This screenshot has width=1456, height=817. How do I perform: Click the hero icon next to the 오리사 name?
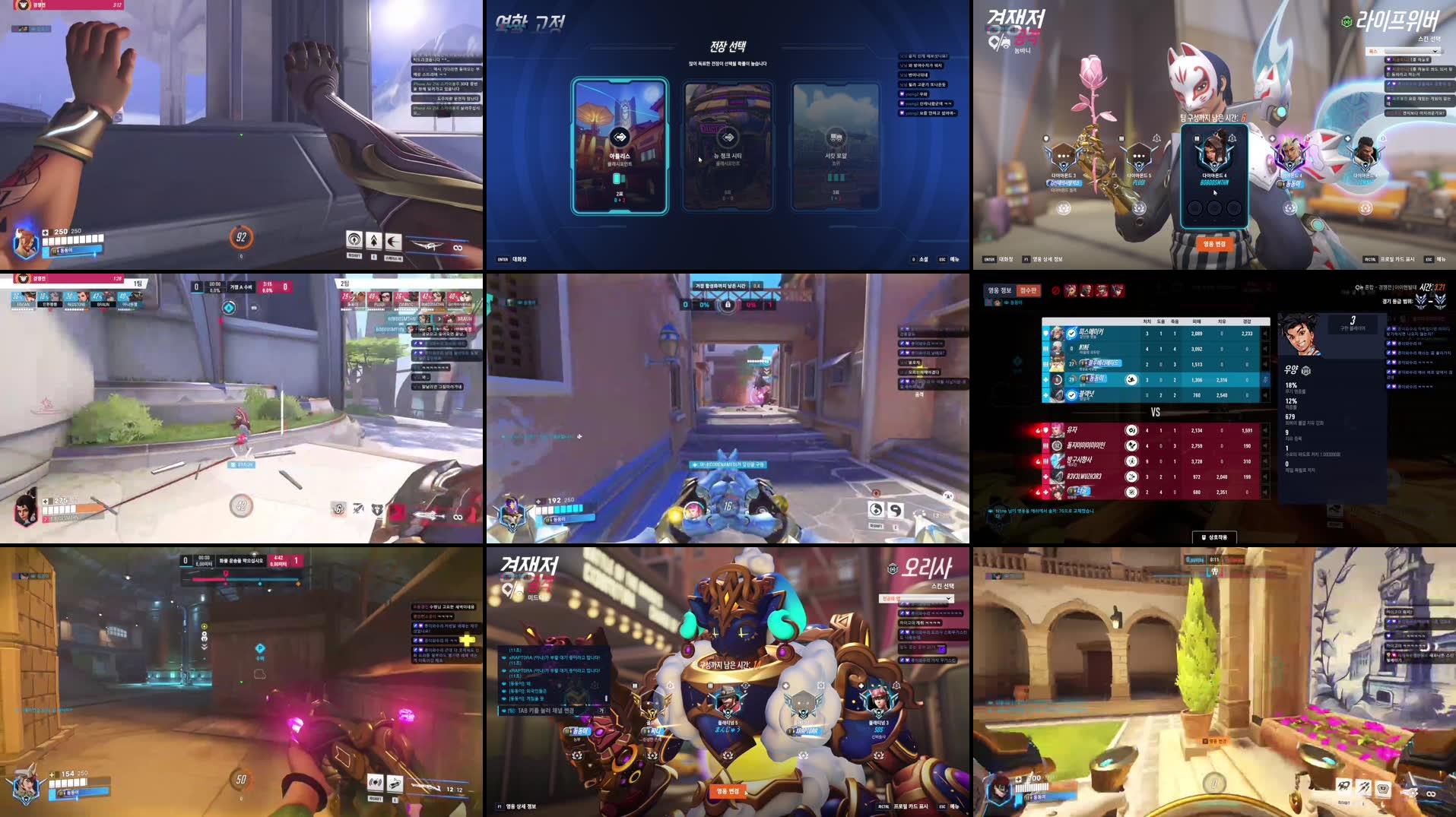892,569
